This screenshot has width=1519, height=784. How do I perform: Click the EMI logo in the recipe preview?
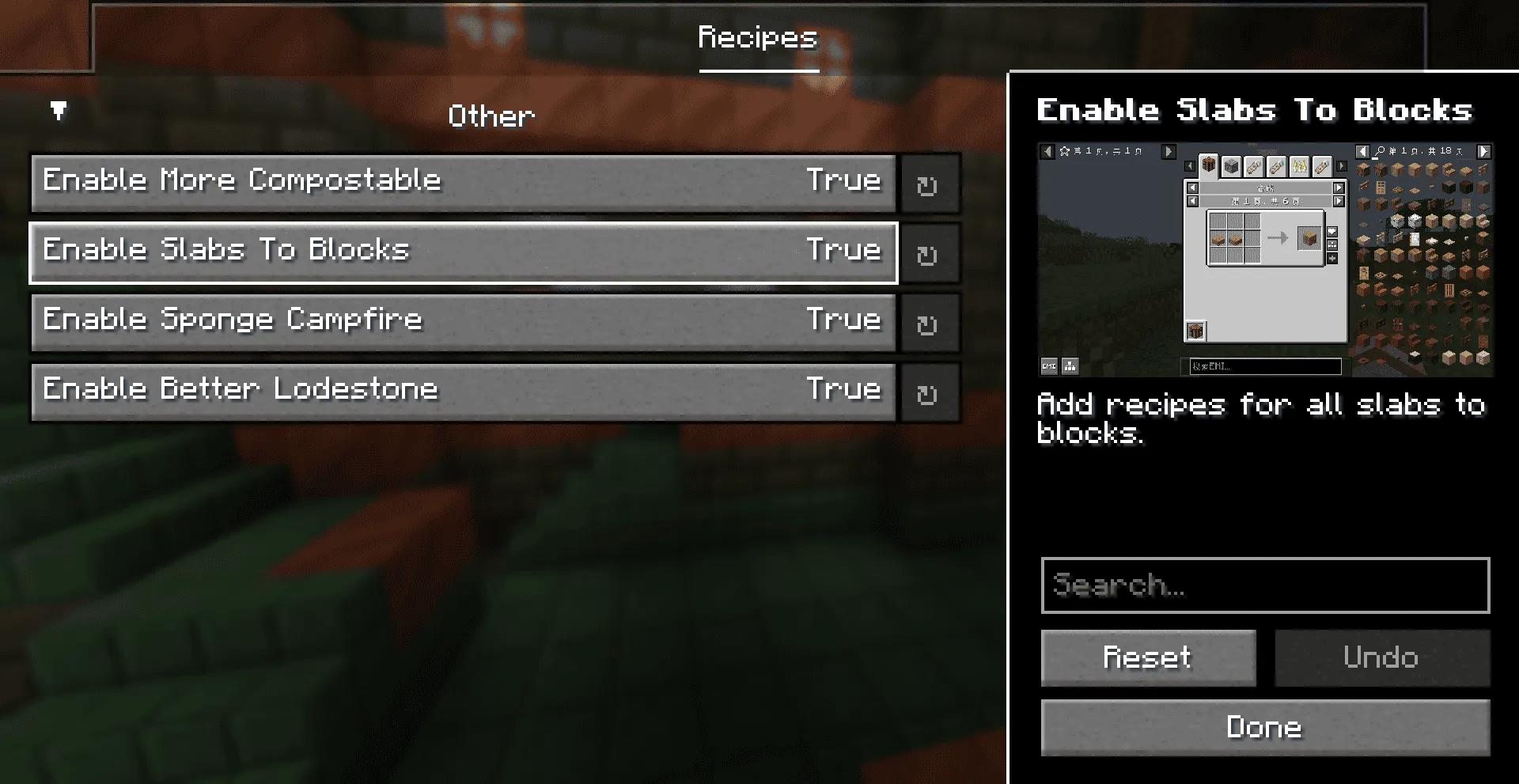pos(1049,366)
